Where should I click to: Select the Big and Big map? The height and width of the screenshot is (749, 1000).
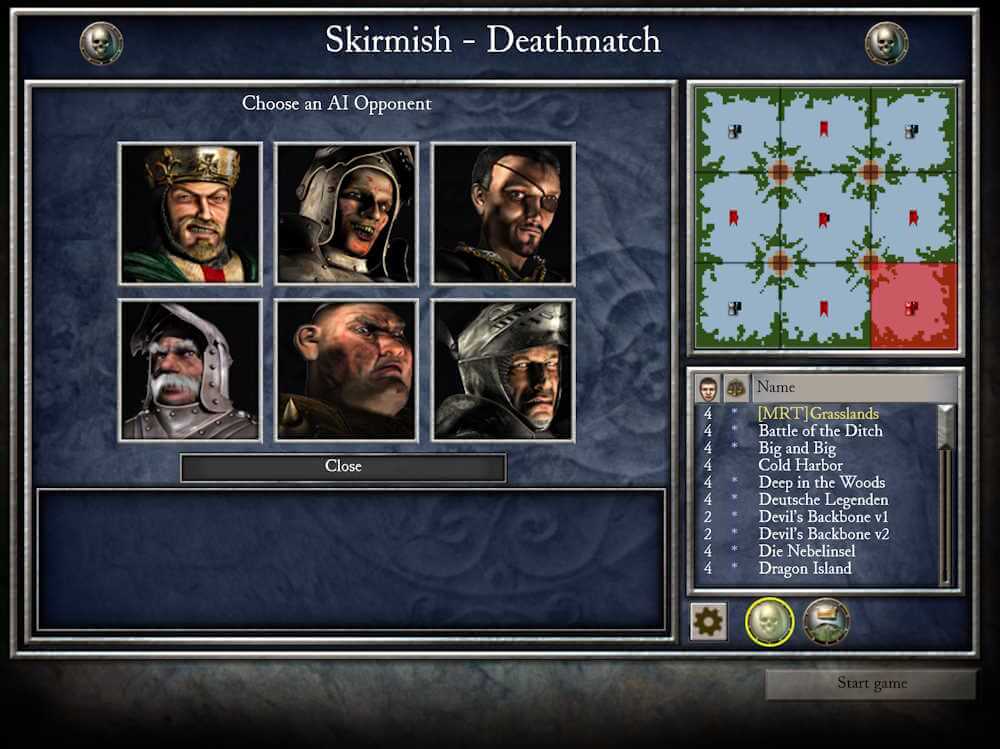[797, 448]
